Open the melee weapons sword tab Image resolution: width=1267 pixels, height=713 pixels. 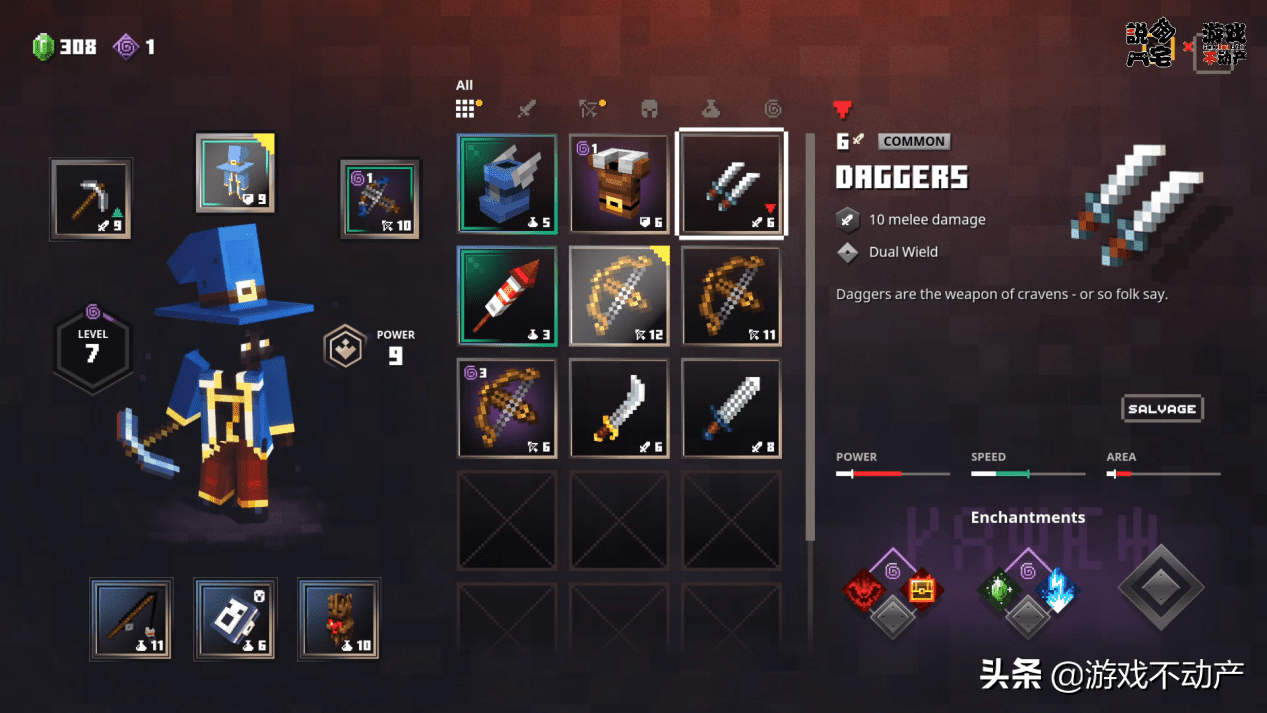point(527,108)
